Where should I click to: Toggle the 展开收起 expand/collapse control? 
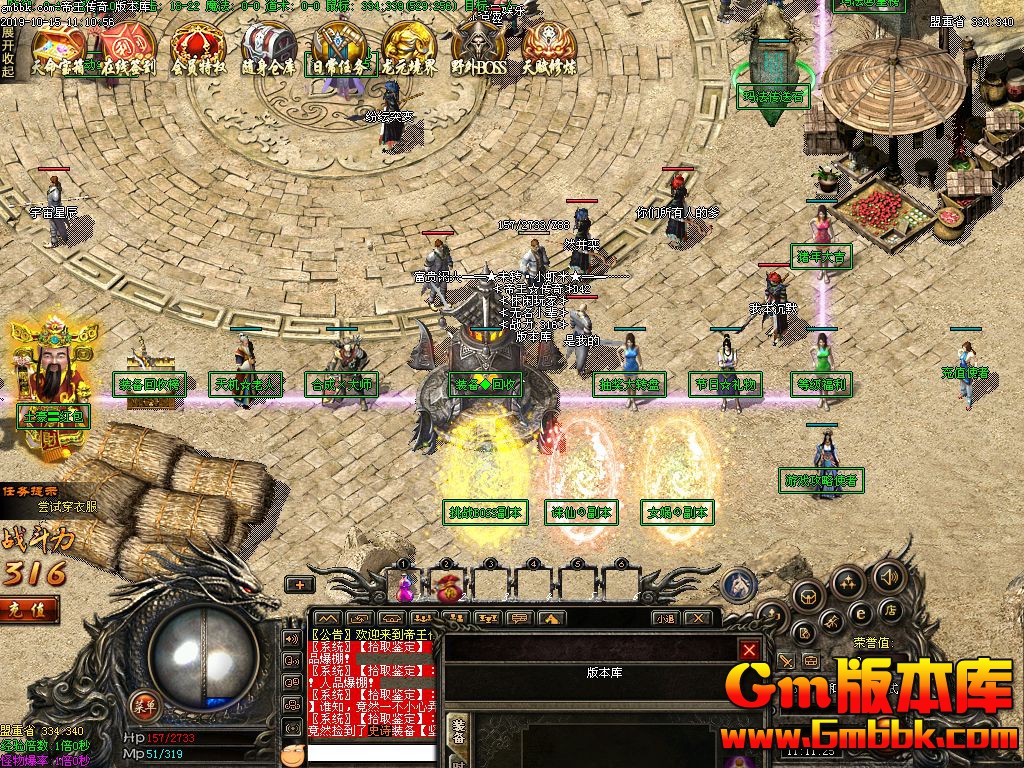point(7,52)
